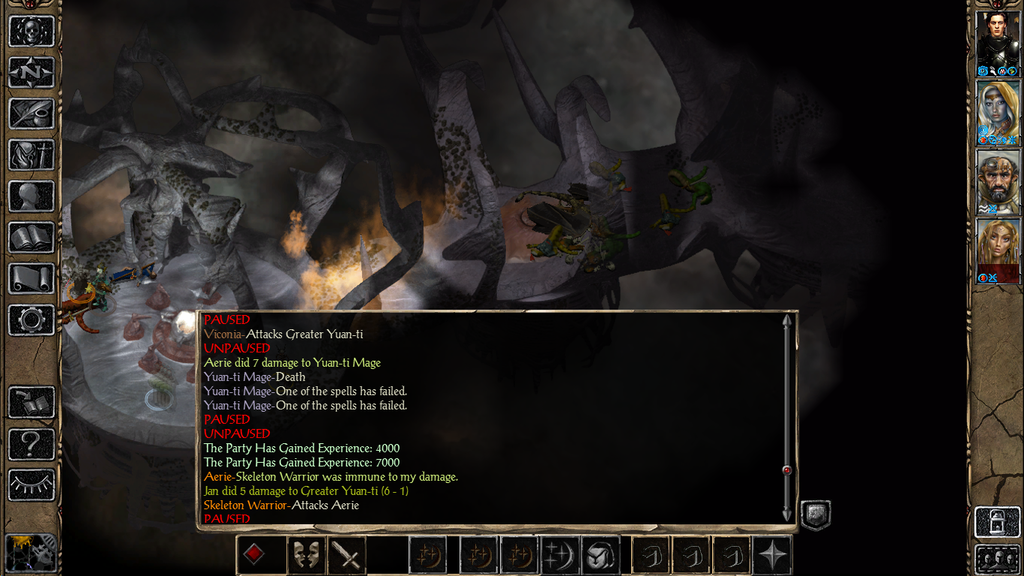Select Jan's bearded portrait
Image resolution: width=1024 pixels, height=576 pixels.
click(x=997, y=178)
